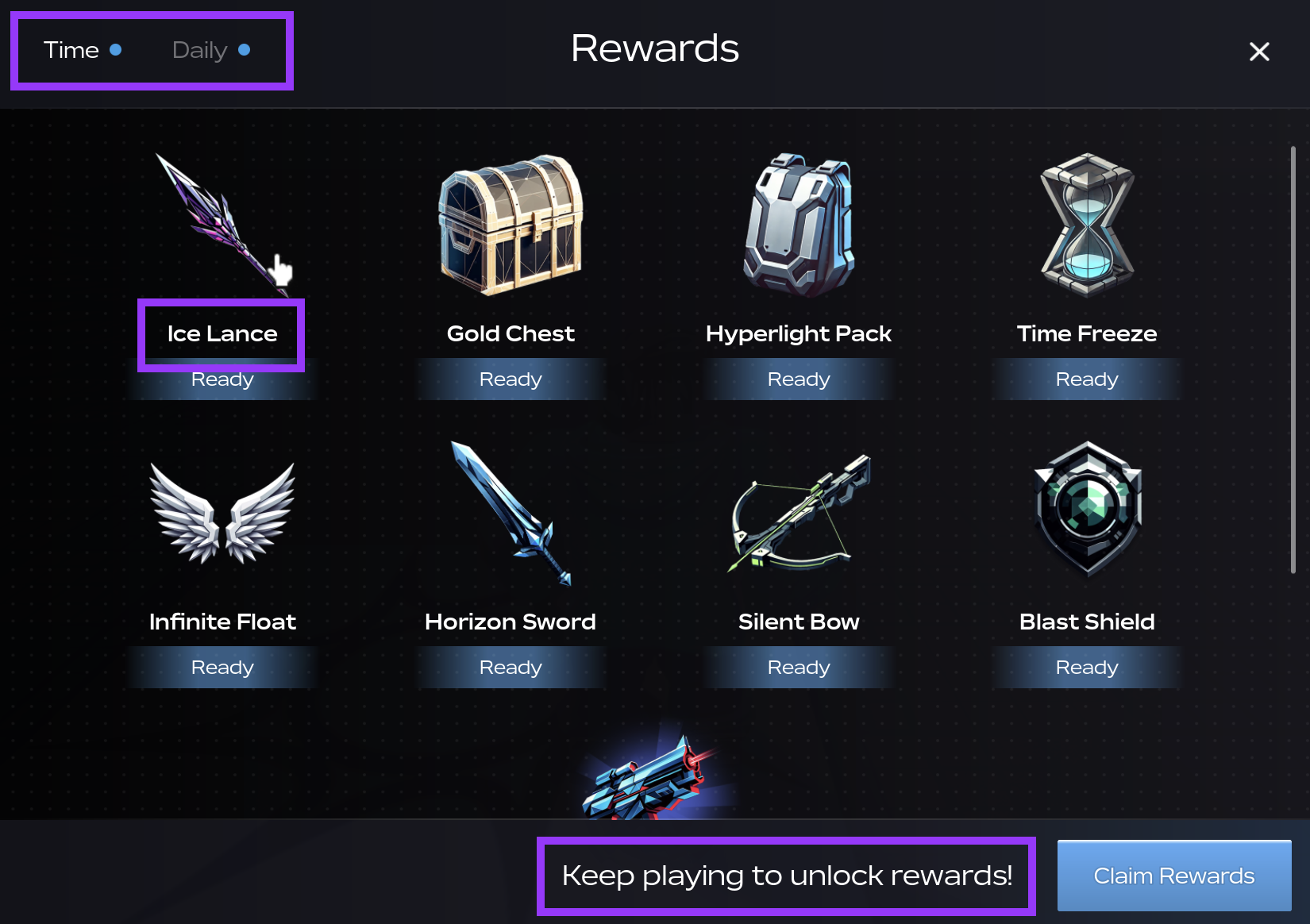Pick the Hyperlight Pack backpack icon
Screen dimensions: 1310x924
click(799, 225)
